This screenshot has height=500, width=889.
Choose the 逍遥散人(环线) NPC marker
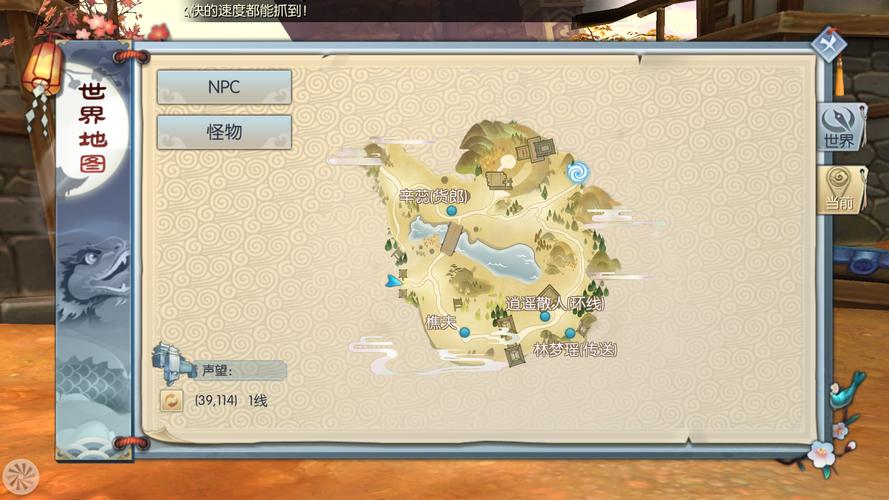point(545,316)
